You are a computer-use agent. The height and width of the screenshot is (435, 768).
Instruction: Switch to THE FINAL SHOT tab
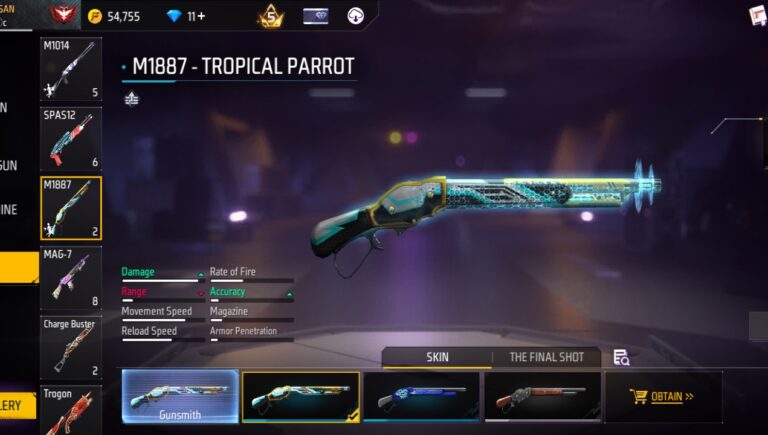click(546, 357)
